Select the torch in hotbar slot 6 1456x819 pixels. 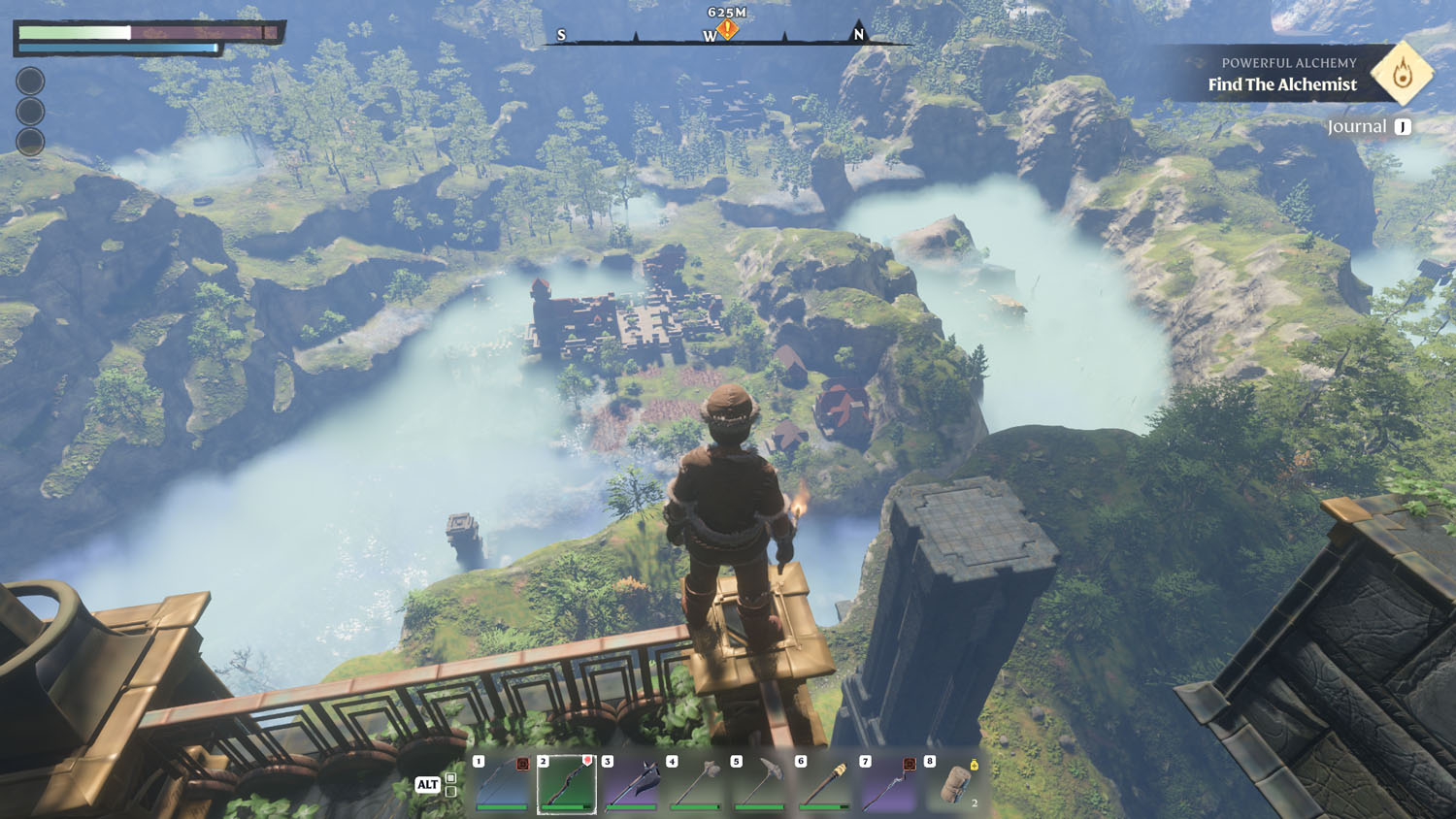pos(824,784)
